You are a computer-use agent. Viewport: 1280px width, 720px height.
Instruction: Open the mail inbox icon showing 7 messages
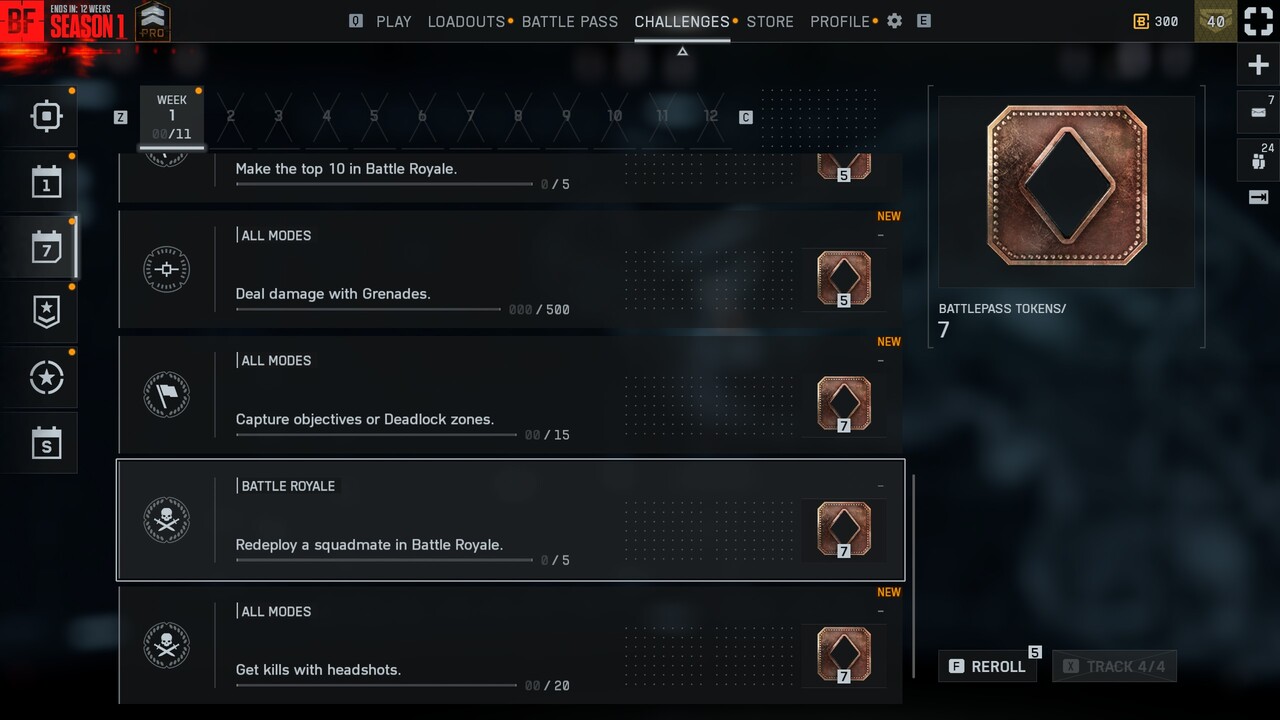tap(1257, 112)
